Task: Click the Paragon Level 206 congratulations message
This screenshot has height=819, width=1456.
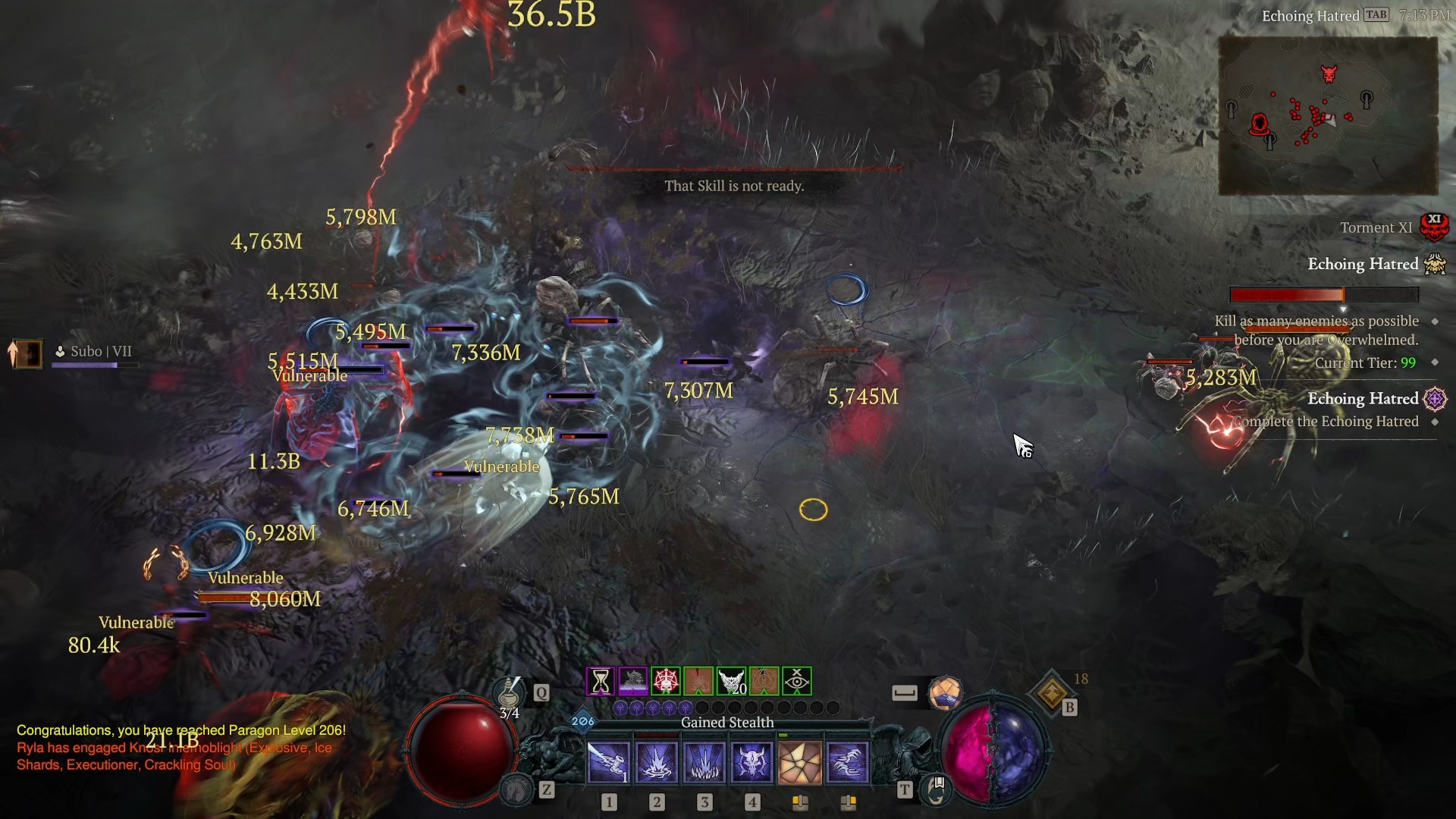Action: point(180,731)
